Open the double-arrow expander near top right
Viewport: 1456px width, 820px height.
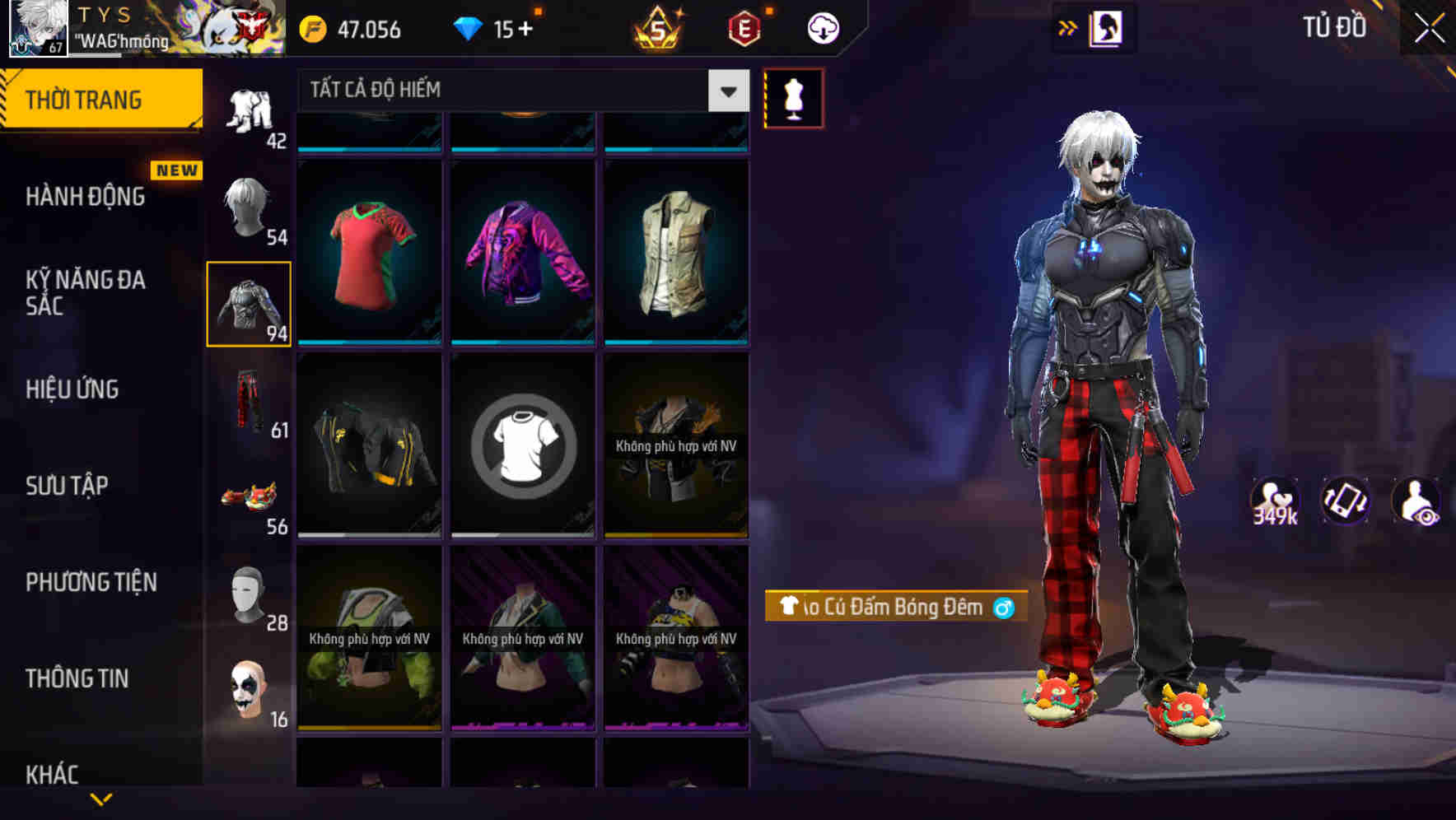click(x=1068, y=26)
